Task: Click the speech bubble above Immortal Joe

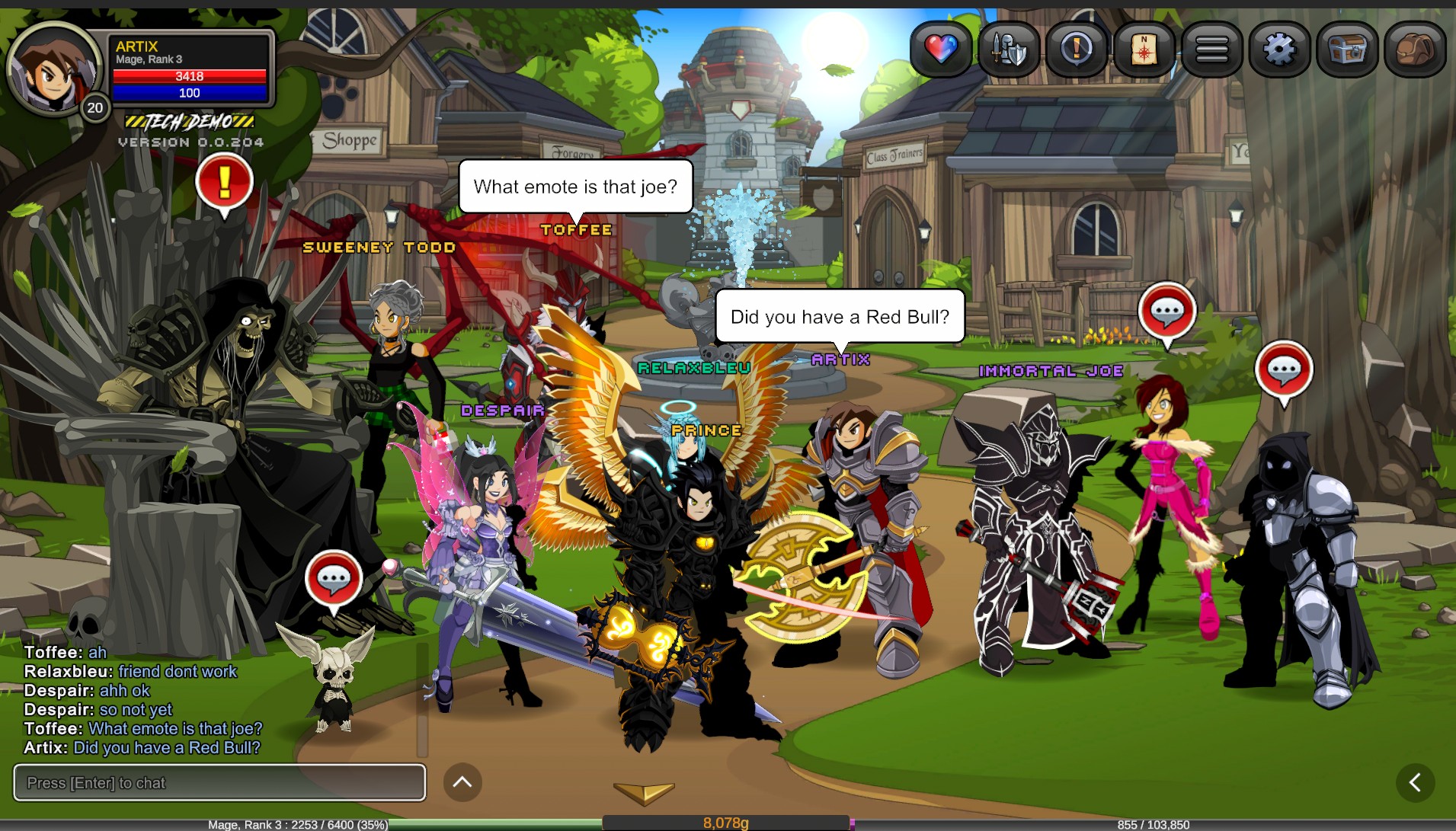Action: click(1166, 312)
